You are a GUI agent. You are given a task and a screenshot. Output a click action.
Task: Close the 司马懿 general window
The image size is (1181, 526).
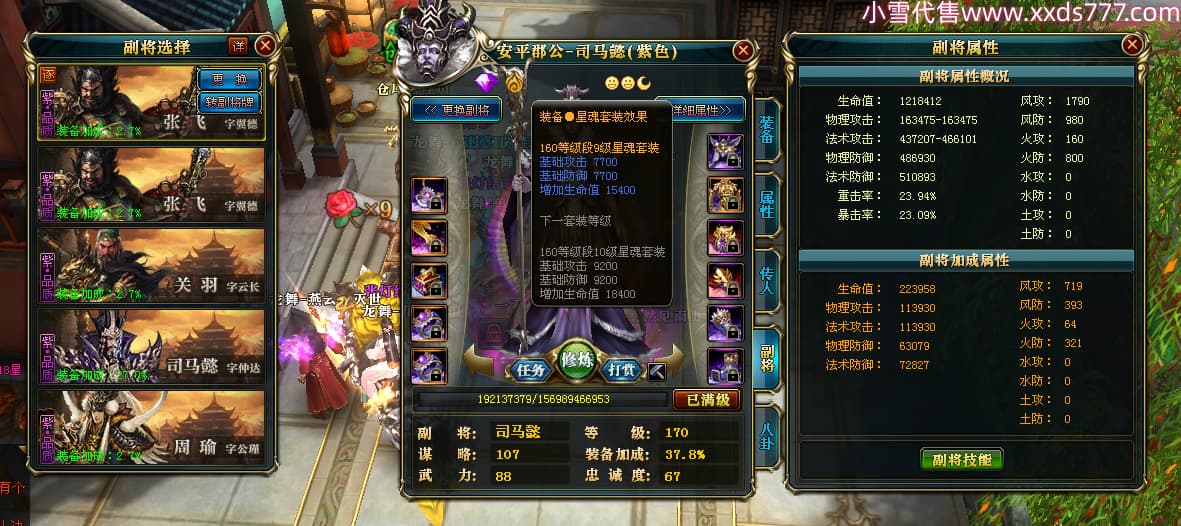[743, 50]
